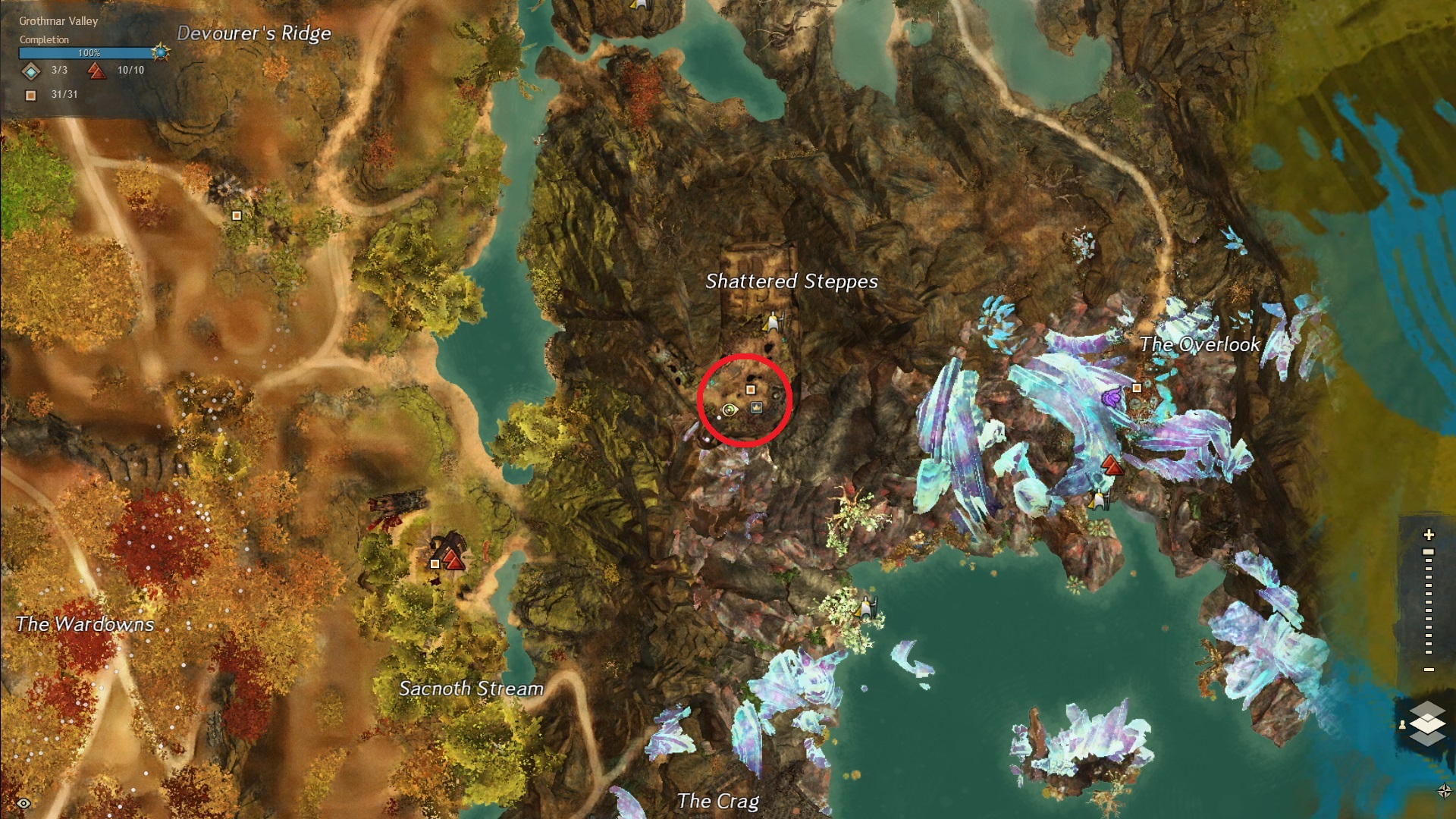
Task: Click the map zoom-in plus button
Action: [x=1429, y=535]
